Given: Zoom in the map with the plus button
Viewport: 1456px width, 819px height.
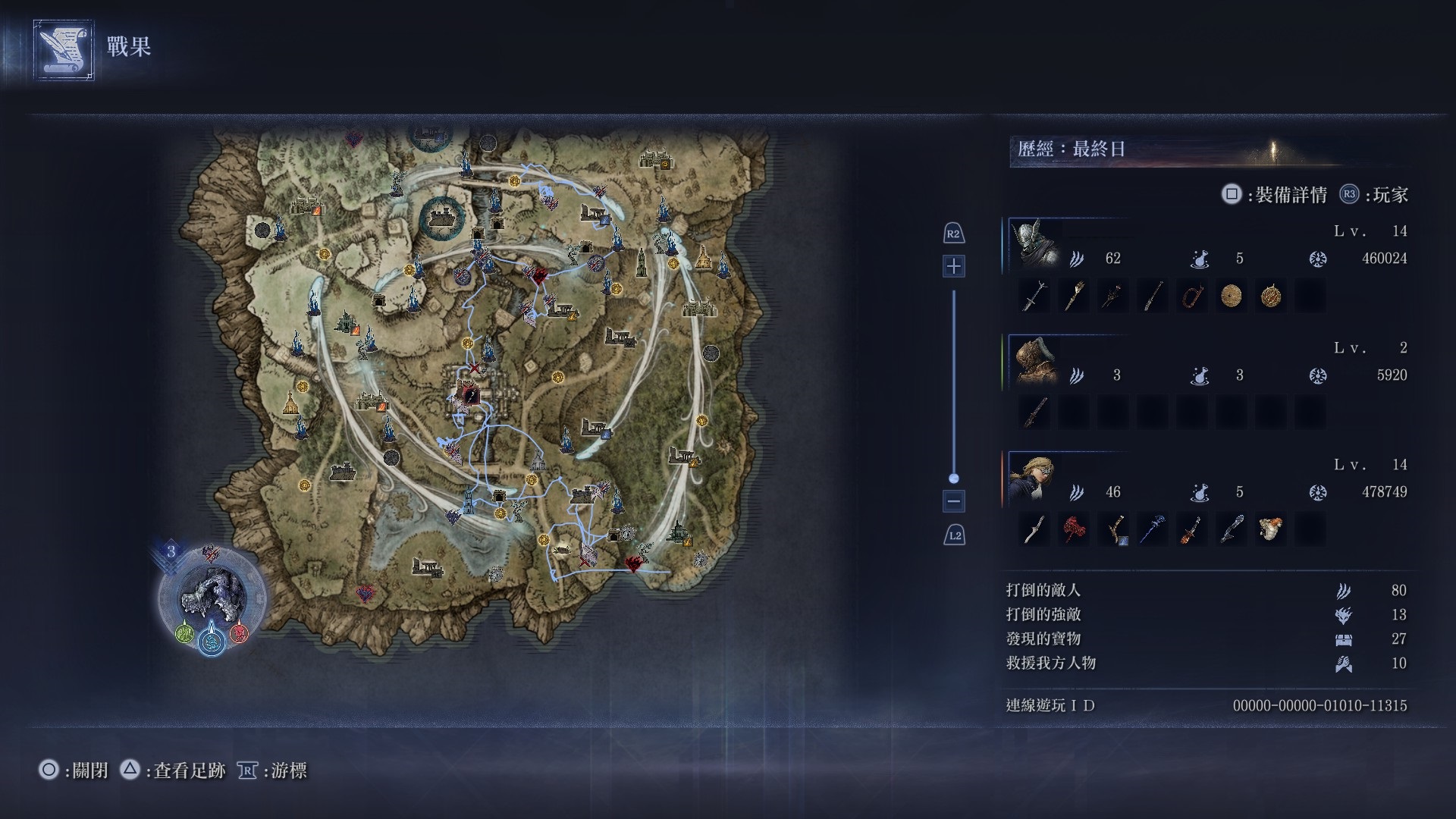Looking at the screenshot, I should point(954,266).
